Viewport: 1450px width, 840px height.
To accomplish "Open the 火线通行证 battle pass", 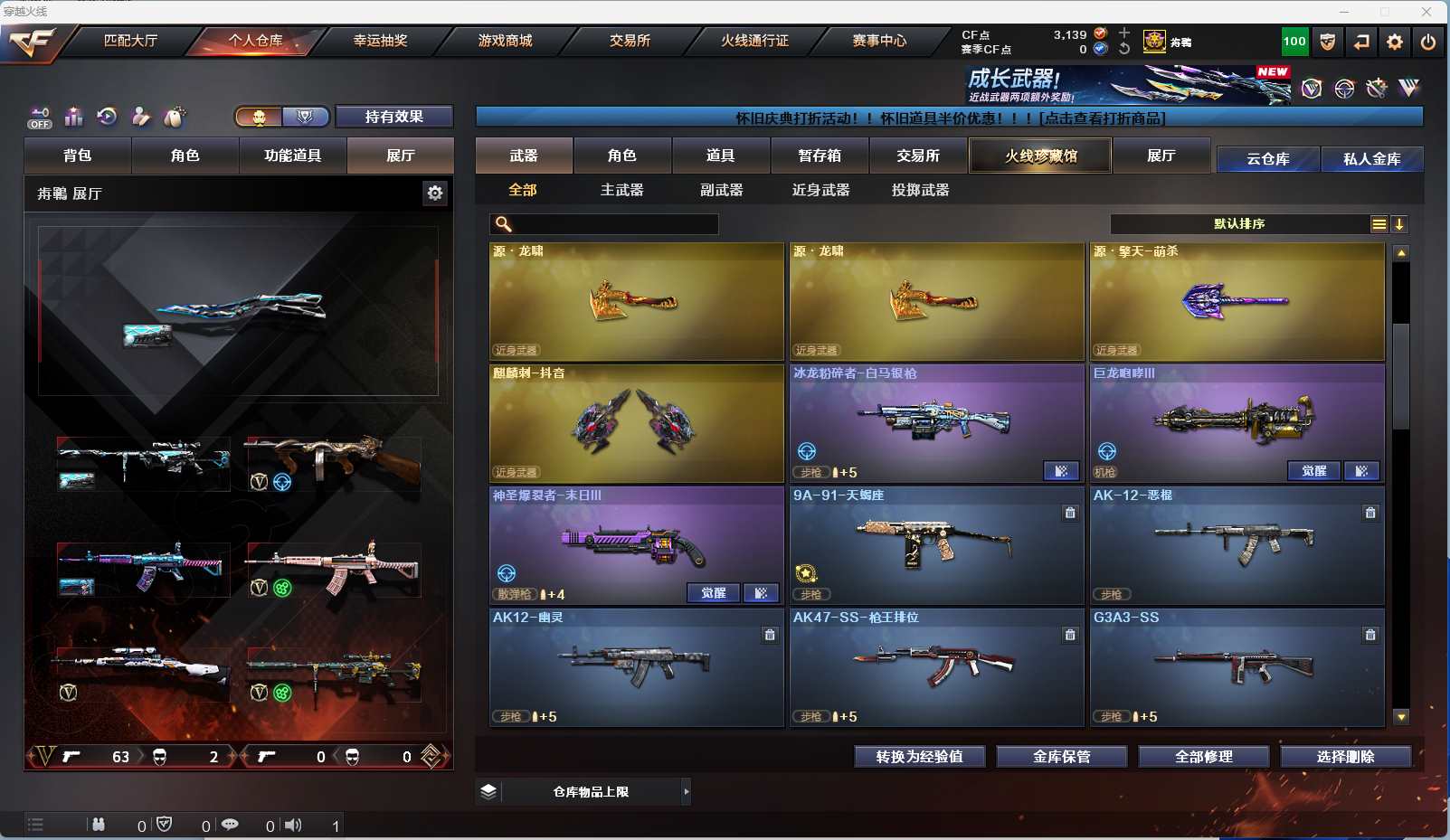I will [x=754, y=41].
